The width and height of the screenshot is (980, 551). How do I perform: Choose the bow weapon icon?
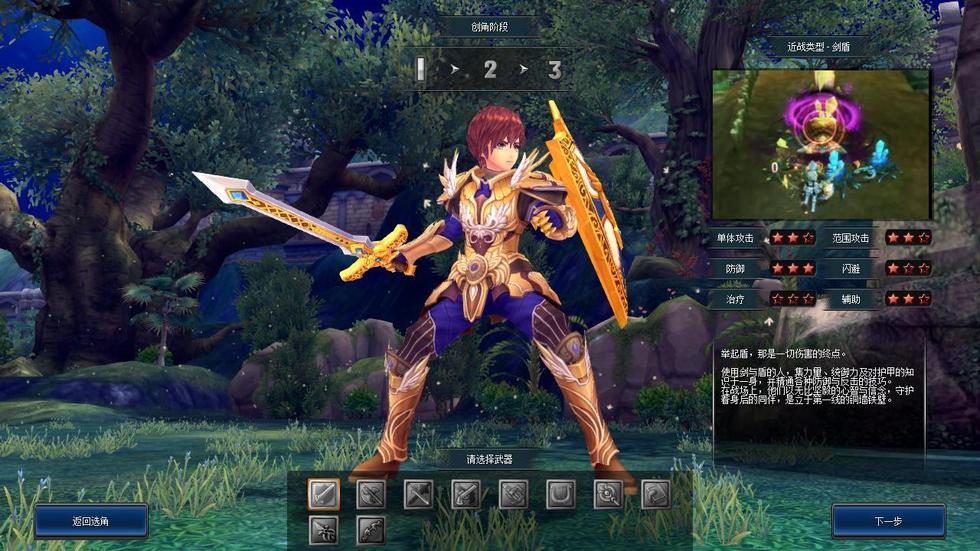tap(372, 529)
